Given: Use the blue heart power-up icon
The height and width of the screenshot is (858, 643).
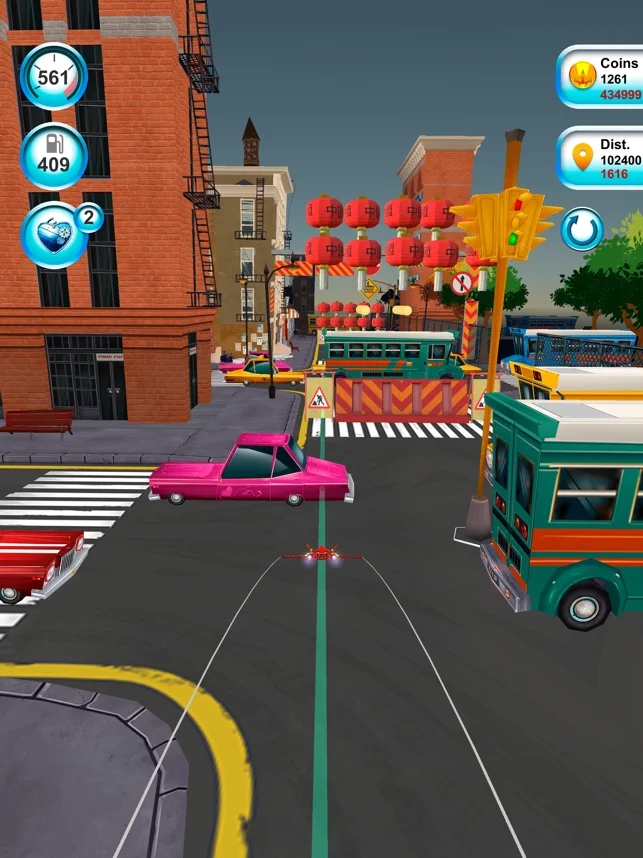Looking at the screenshot, I should [x=54, y=235].
